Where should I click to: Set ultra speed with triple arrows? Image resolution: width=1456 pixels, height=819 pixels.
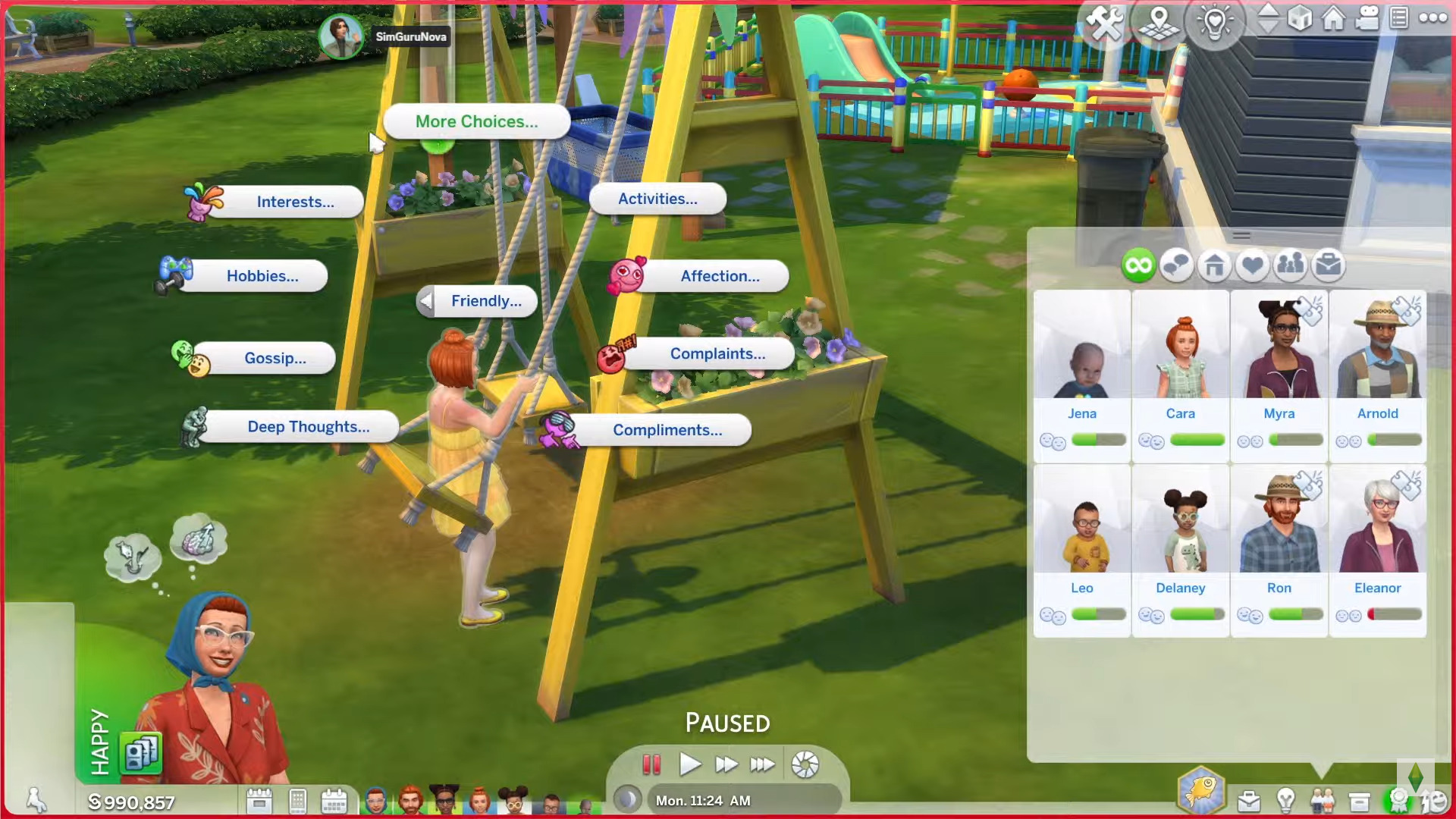[762, 764]
